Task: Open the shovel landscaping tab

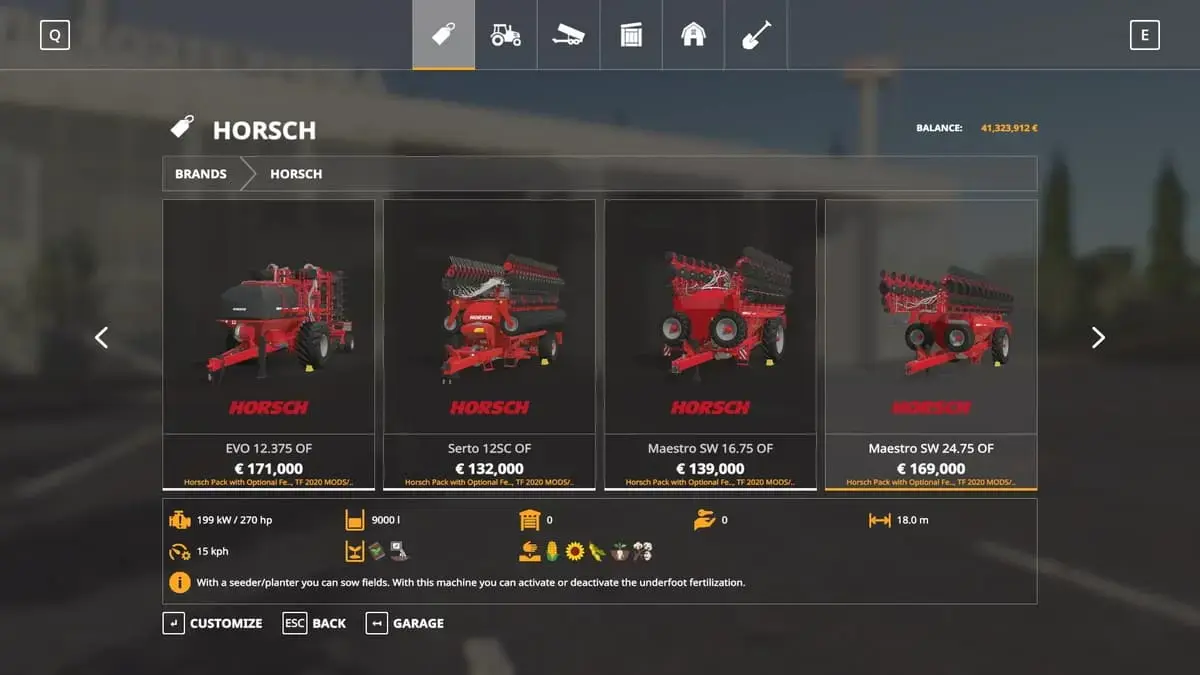Action: [x=755, y=35]
